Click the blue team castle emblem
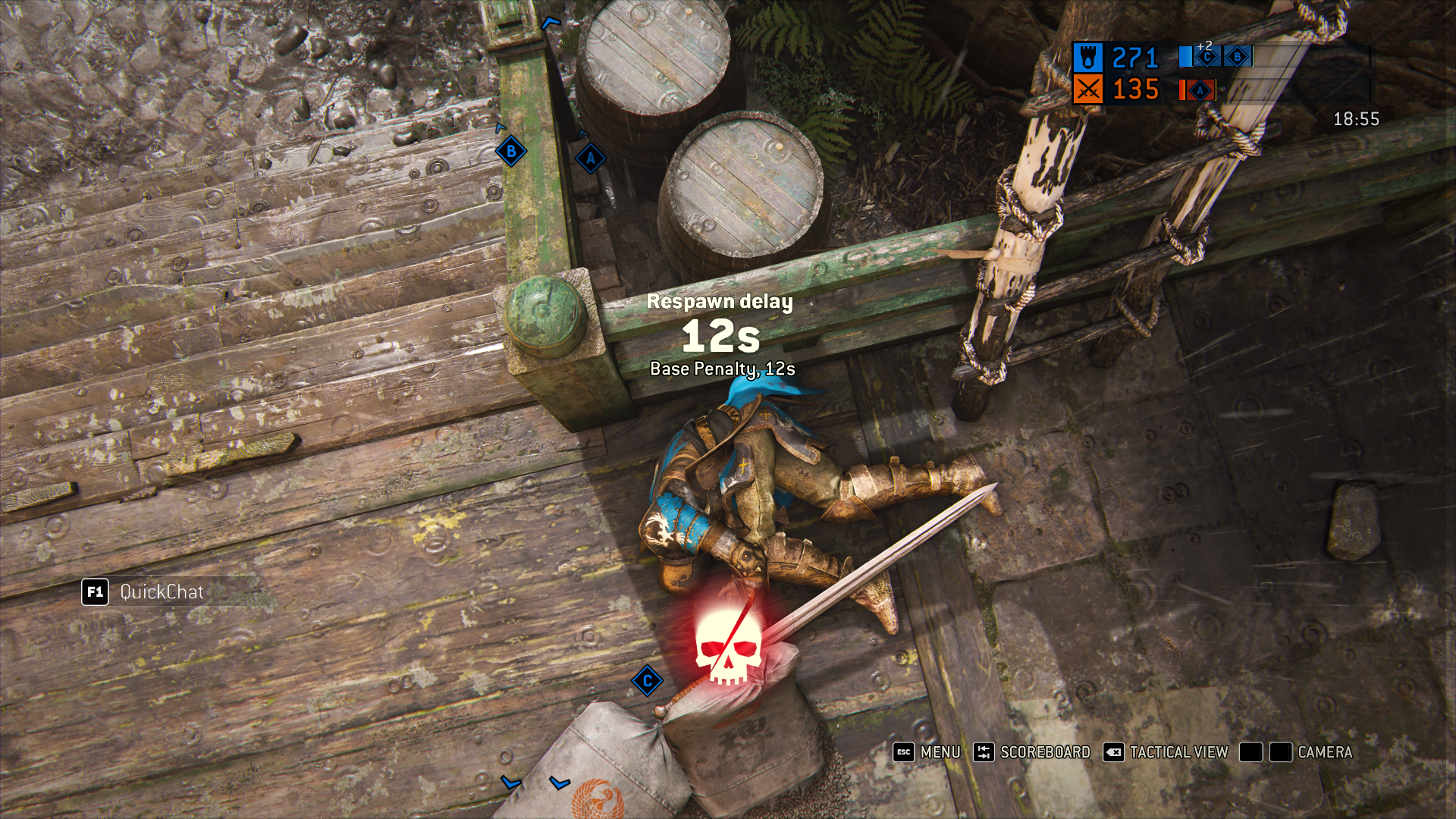 1087,58
